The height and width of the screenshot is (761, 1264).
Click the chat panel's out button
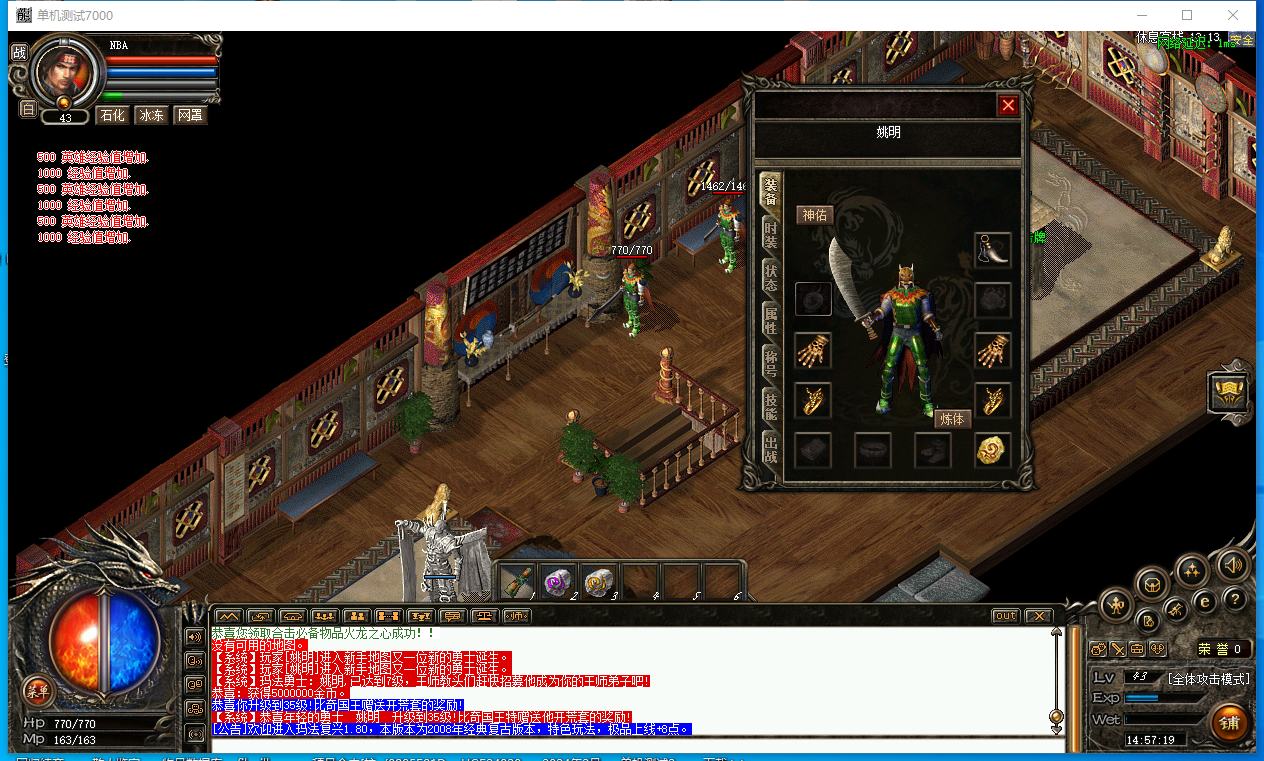pos(1005,616)
